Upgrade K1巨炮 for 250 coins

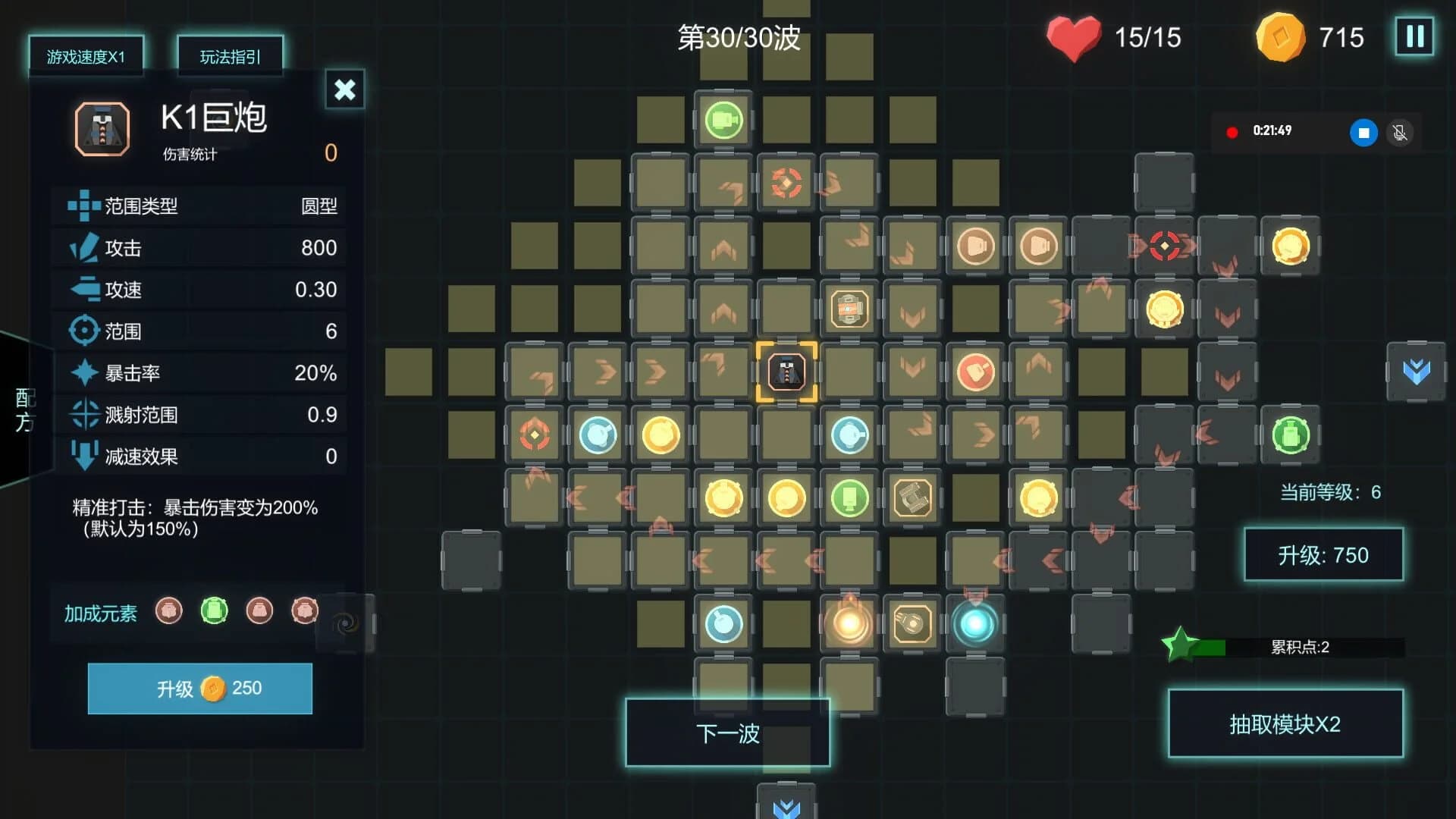click(x=200, y=689)
